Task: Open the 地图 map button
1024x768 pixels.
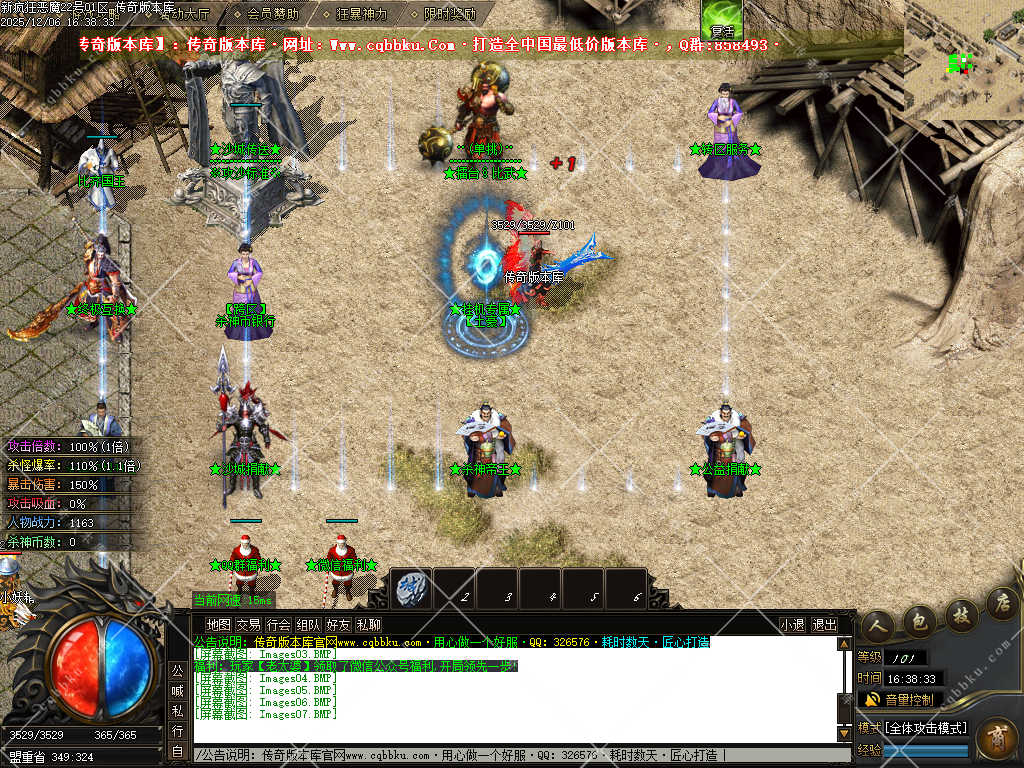Action: point(218,625)
